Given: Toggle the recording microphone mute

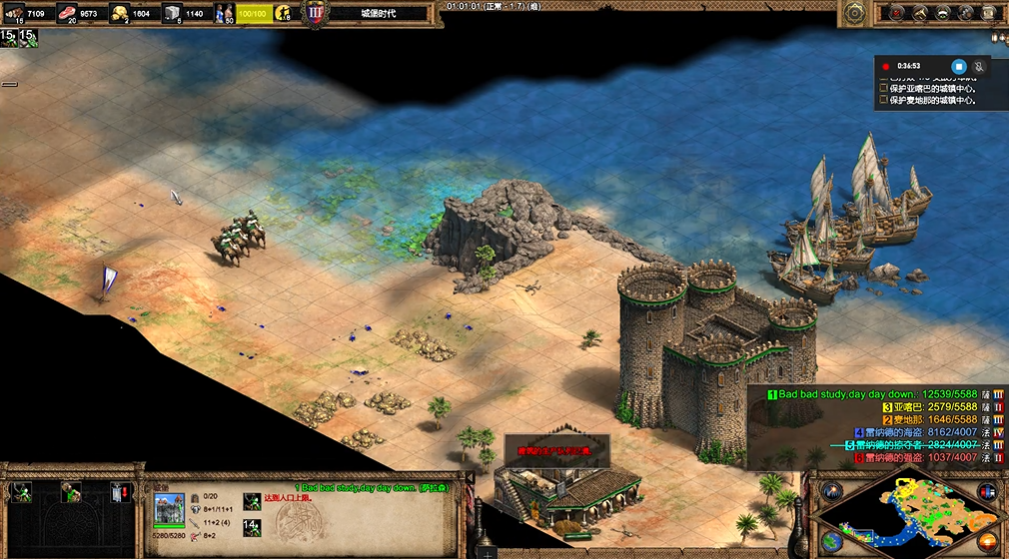Looking at the screenshot, I should tap(979, 67).
